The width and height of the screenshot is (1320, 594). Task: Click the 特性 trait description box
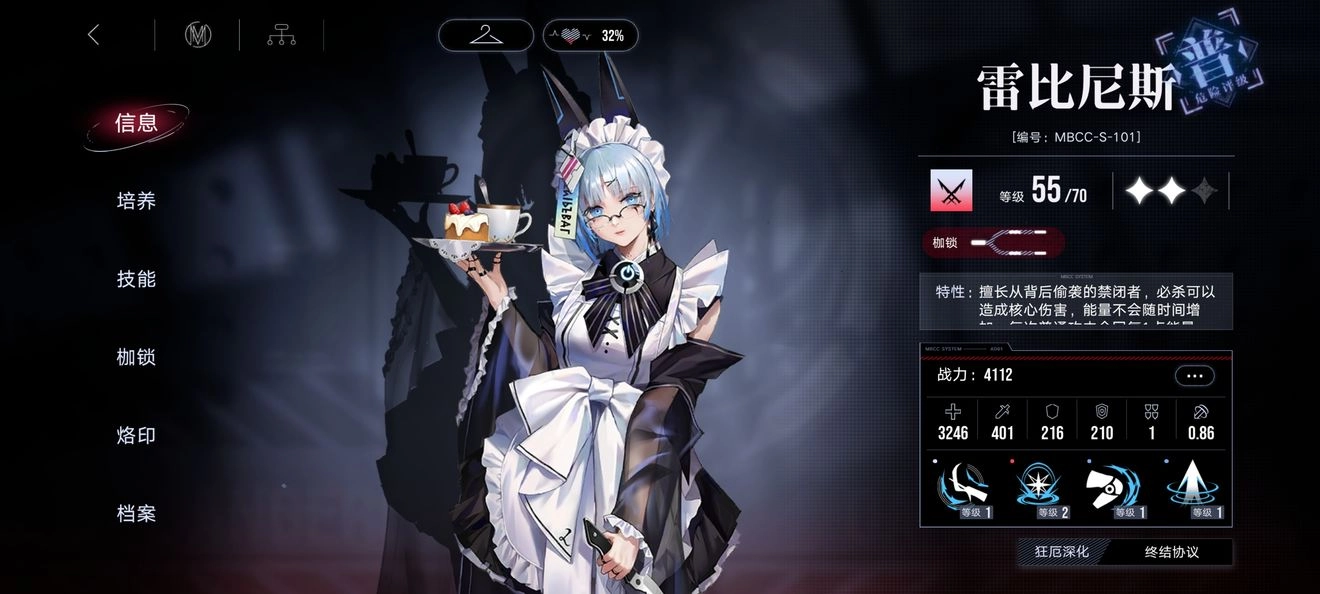click(1076, 301)
